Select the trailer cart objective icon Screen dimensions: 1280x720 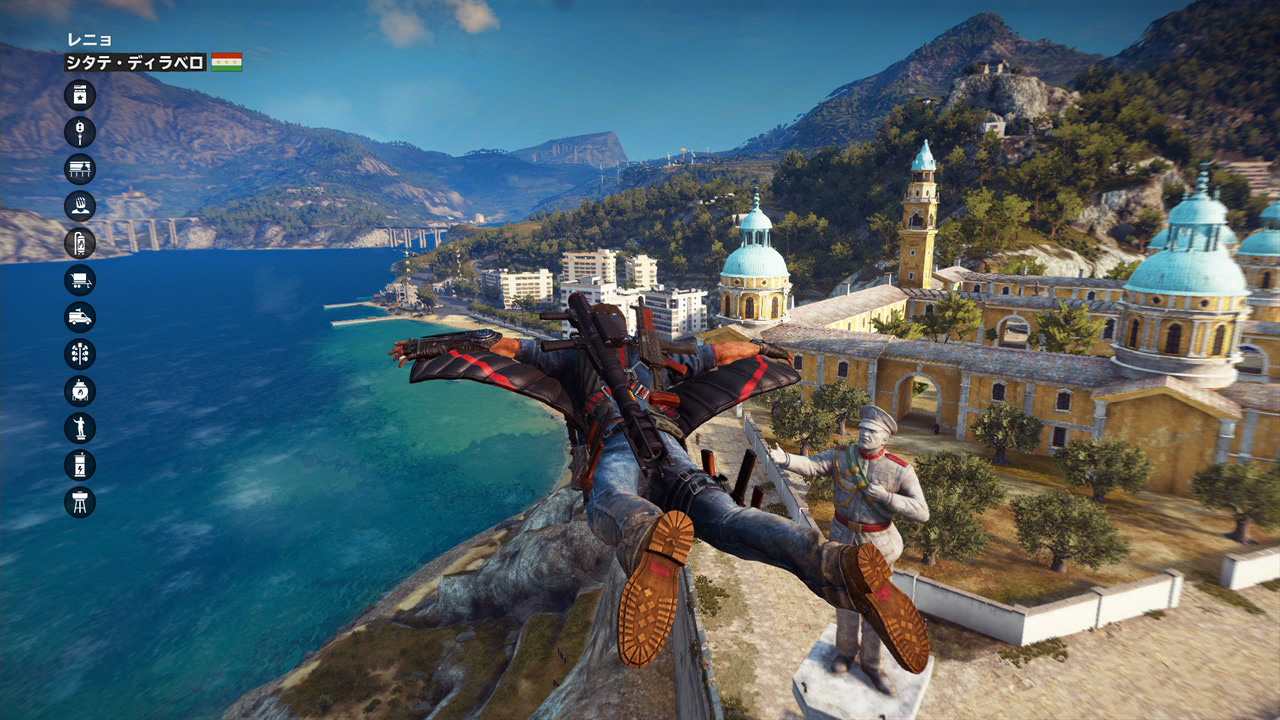tap(80, 280)
